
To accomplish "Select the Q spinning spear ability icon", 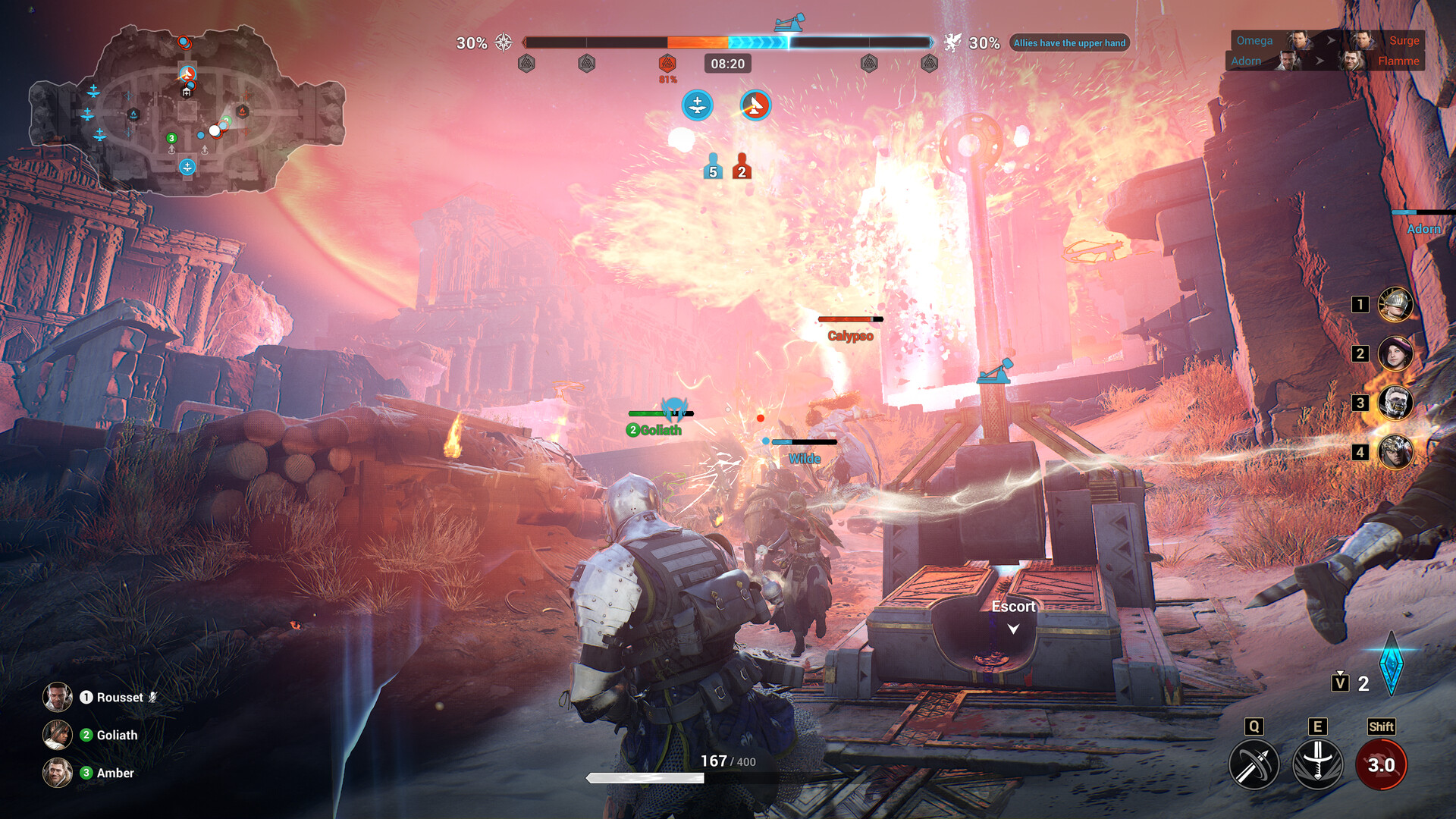I will [x=1255, y=764].
